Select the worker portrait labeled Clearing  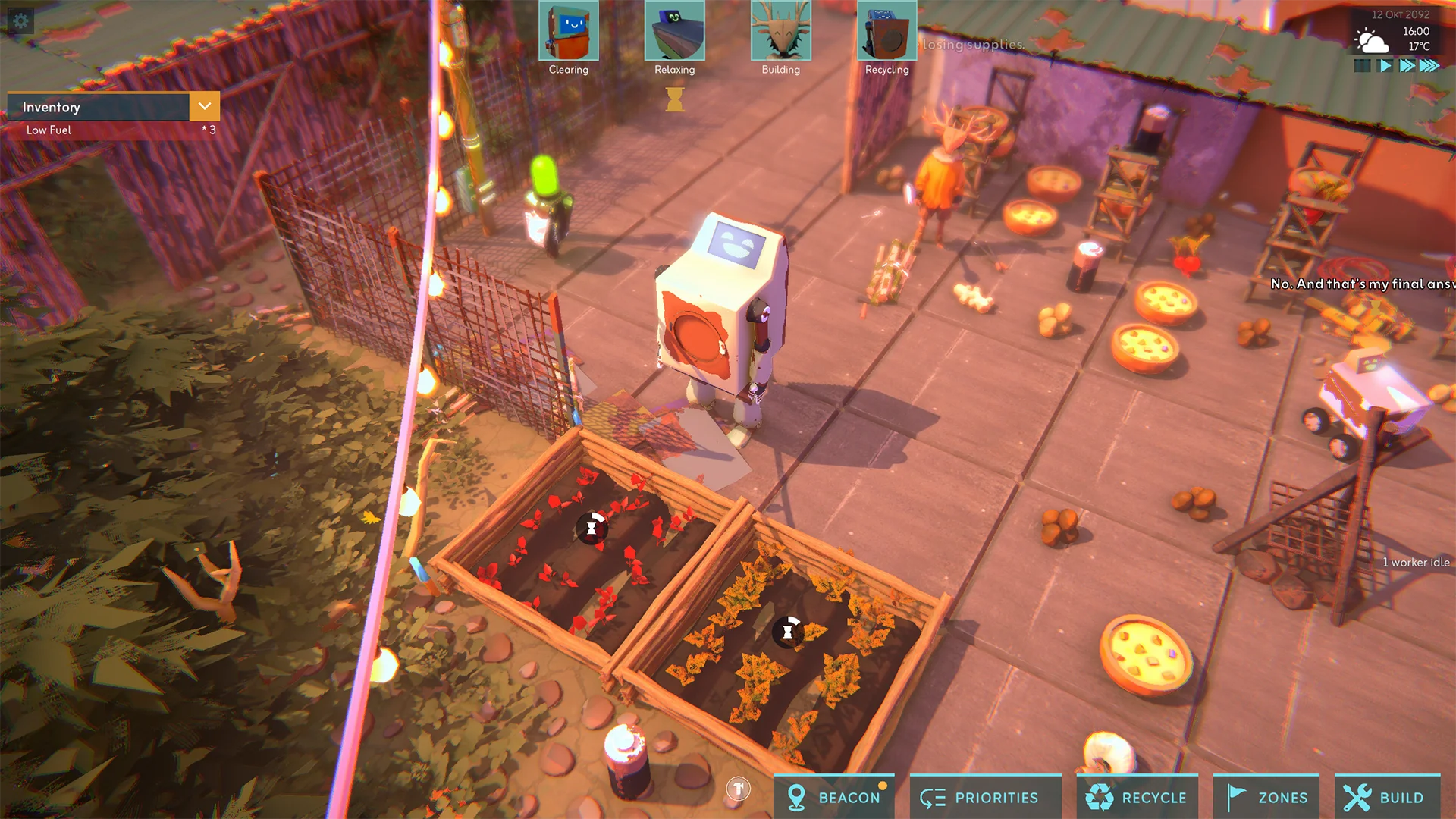569,31
